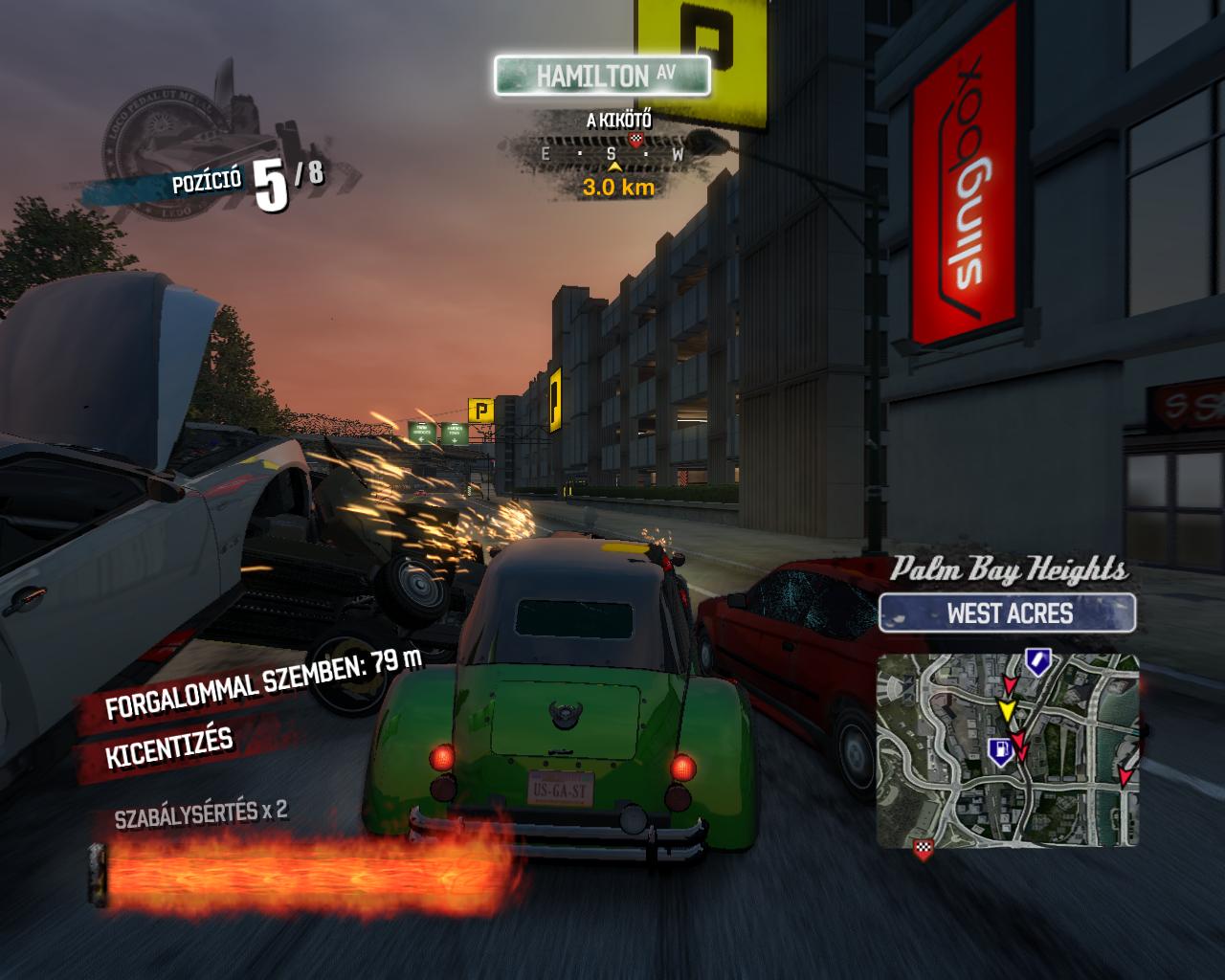Click the city minimap

point(1008,750)
